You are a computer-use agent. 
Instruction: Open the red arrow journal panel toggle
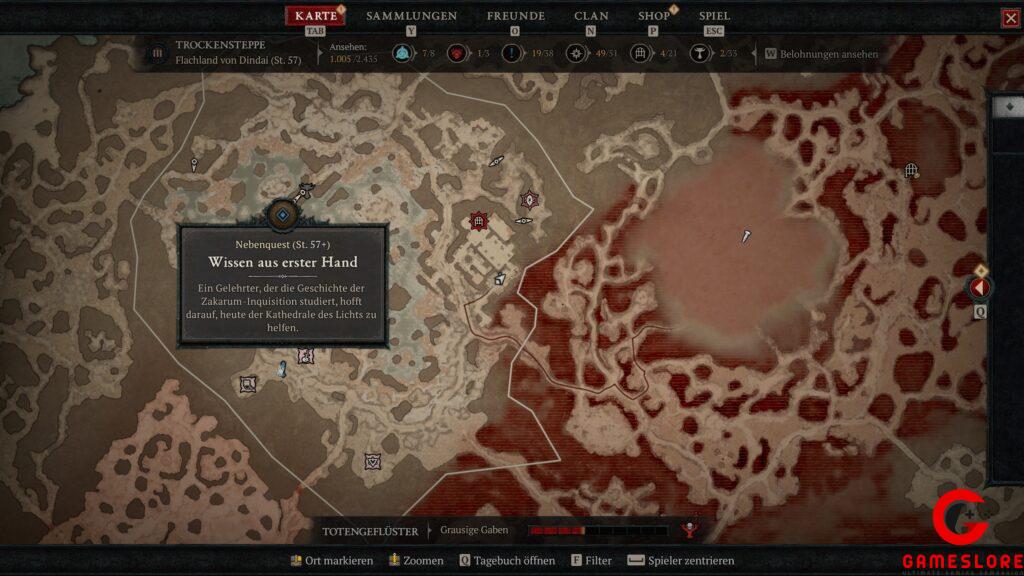[x=980, y=288]
